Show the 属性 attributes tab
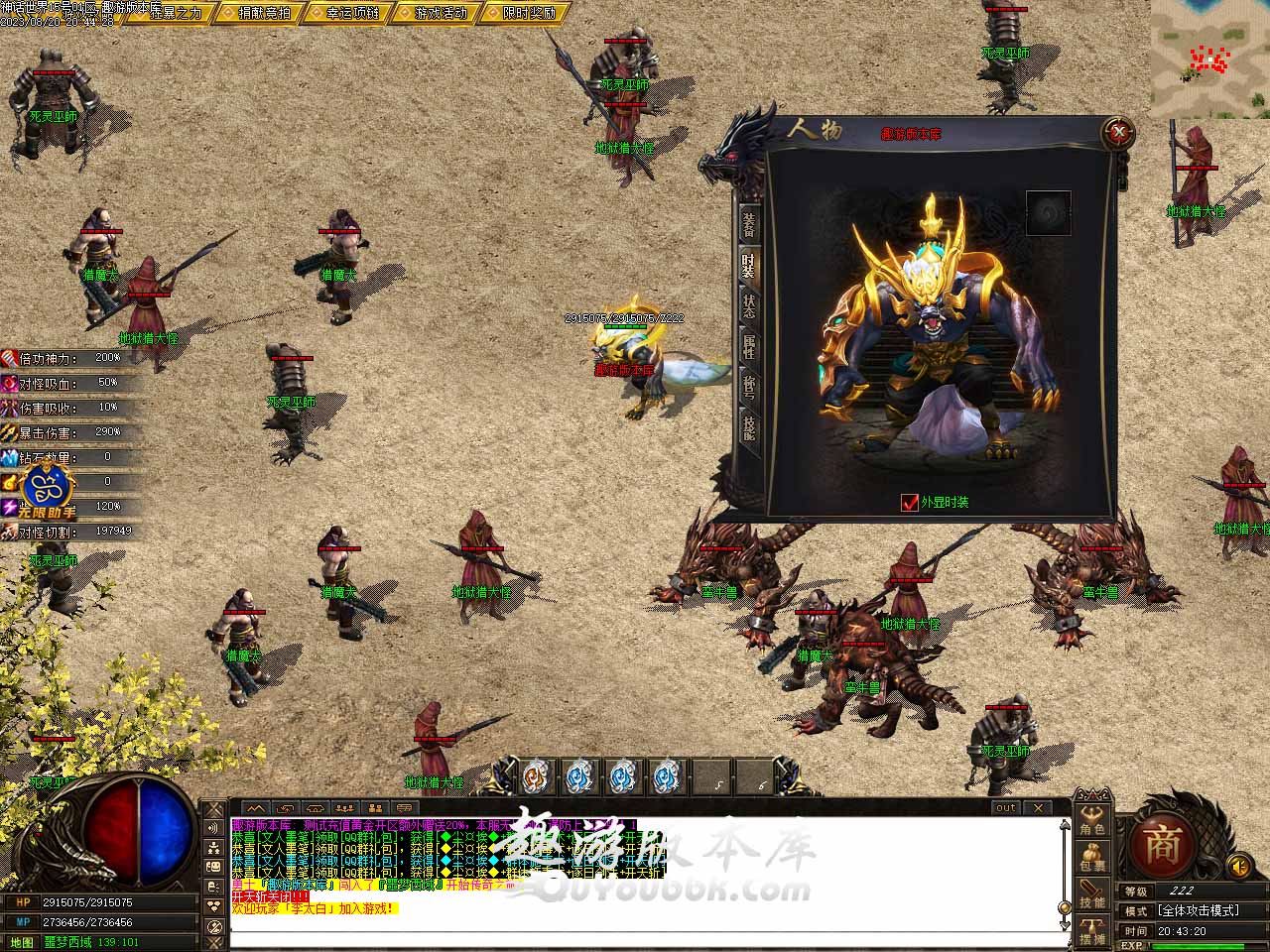 (749, 347)
